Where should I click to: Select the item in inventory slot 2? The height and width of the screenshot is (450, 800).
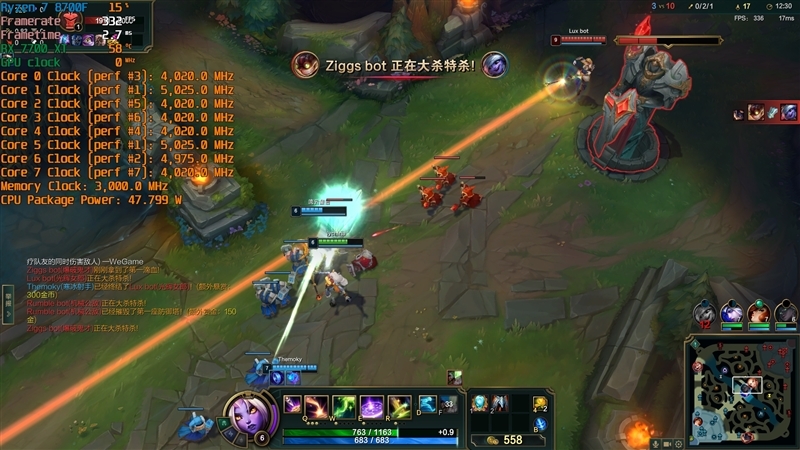coord(501,402)
